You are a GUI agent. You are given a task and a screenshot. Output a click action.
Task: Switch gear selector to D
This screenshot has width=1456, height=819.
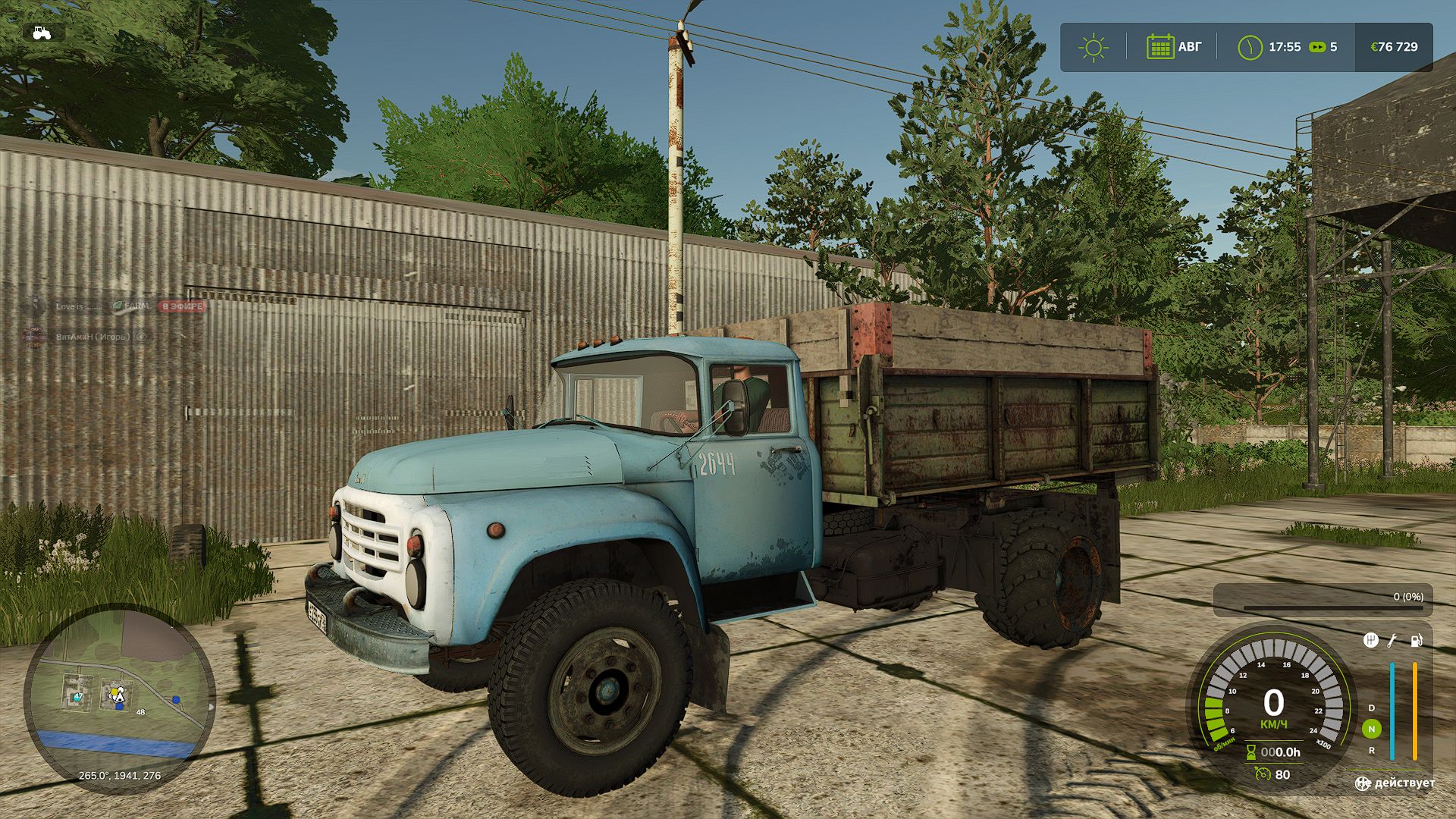1371,708
